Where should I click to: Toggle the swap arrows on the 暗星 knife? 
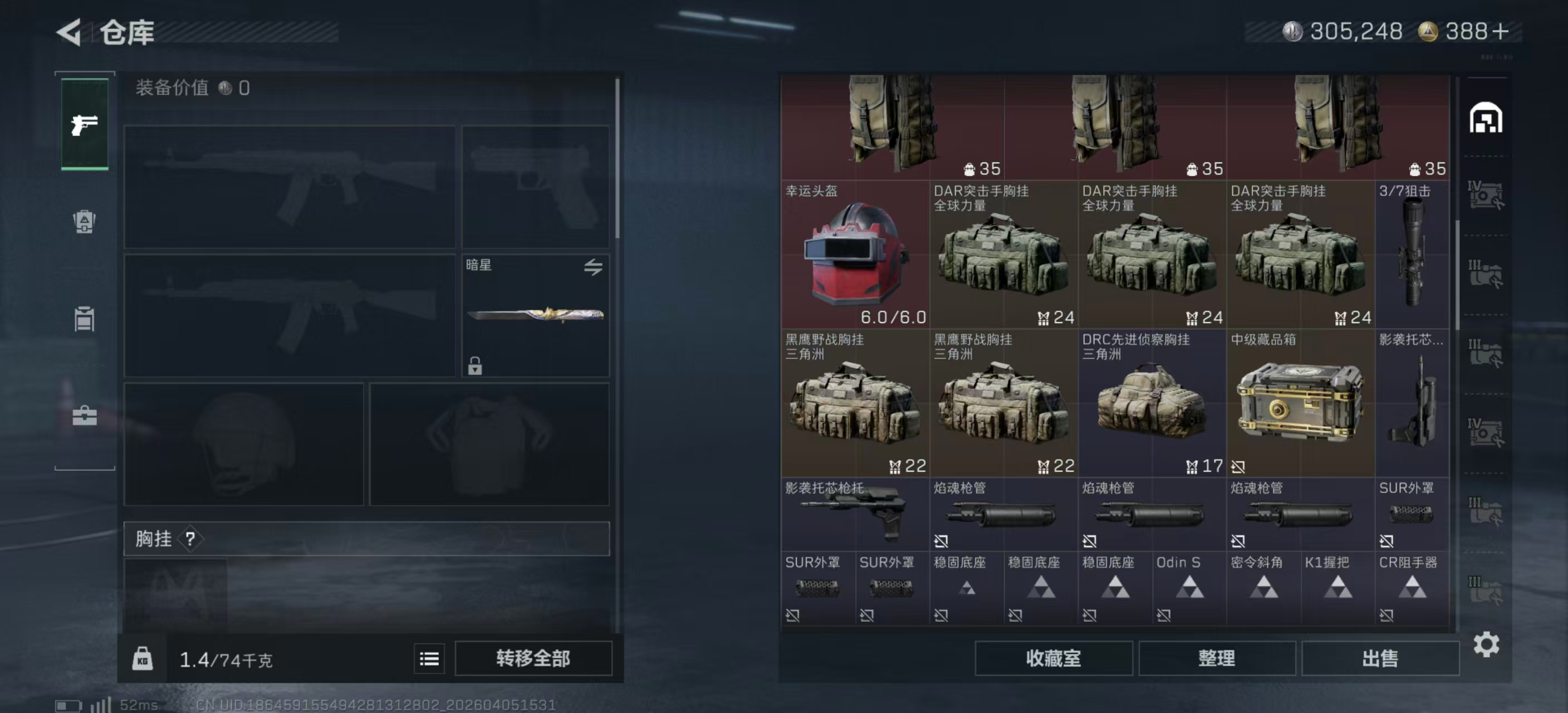coord(595,268)
